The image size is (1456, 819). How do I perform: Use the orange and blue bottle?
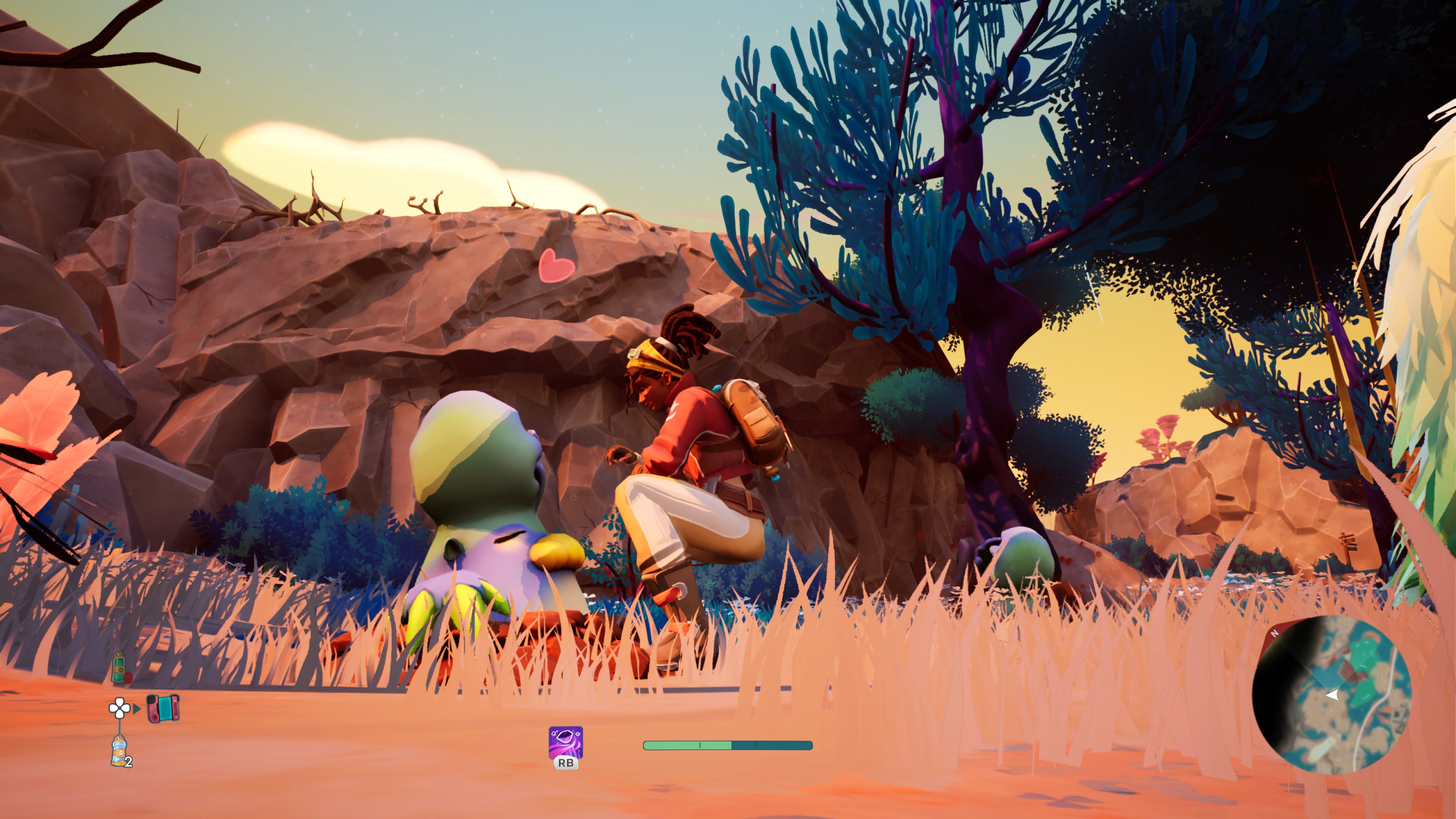(x=119, y=751)
